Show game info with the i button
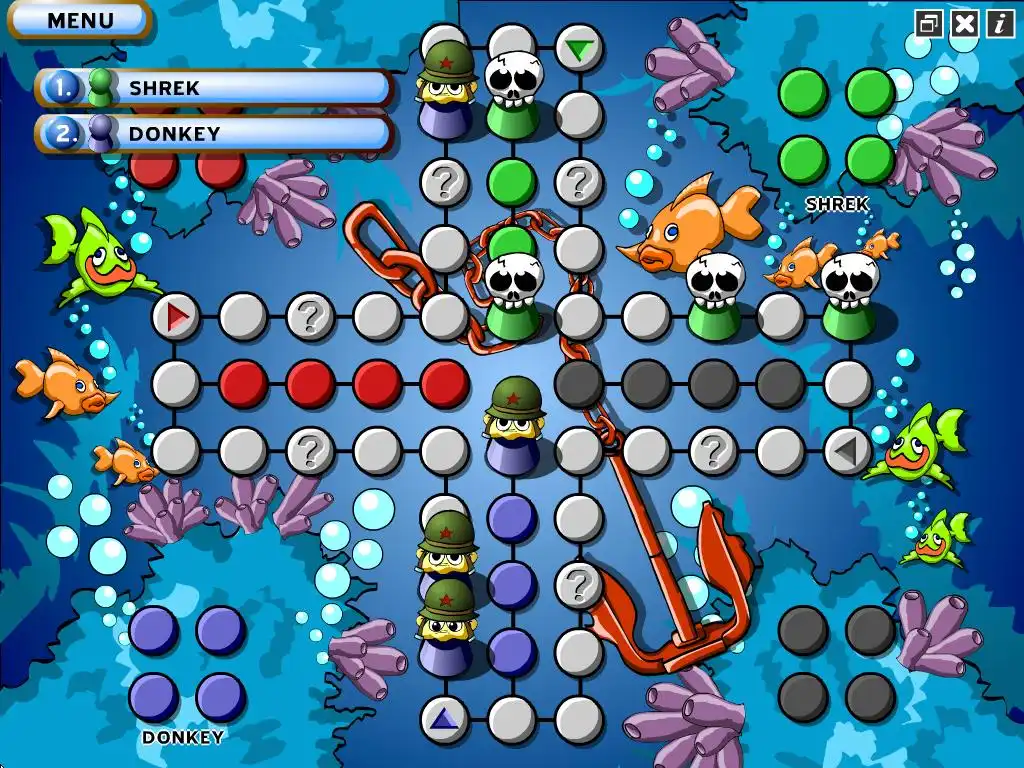 (x=1000, y=23)
